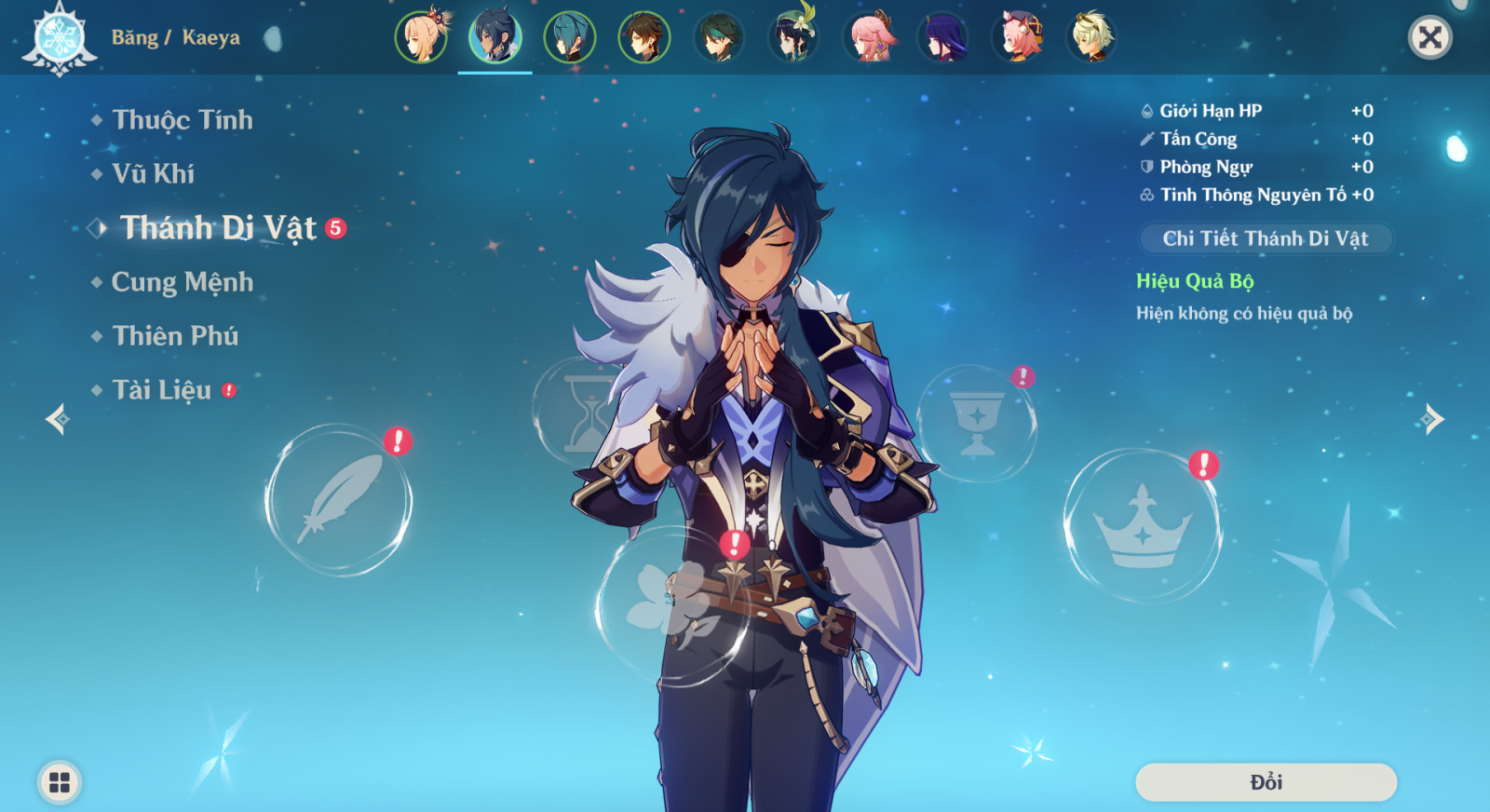Go to next character with right arrow
Screen dimensions: 1490x812
(1432, 419)
